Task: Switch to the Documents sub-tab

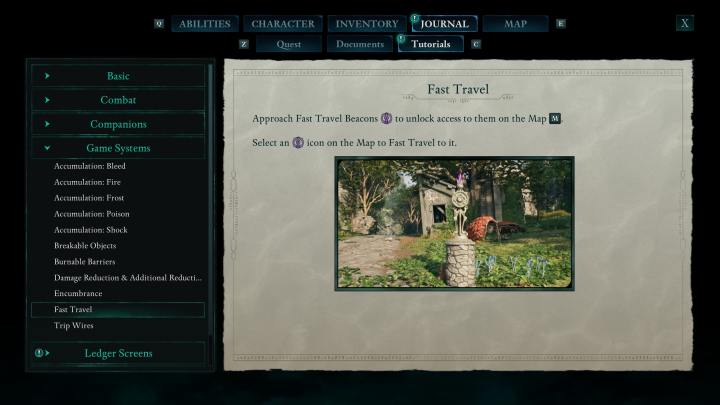Action: [x=360, y=44]
